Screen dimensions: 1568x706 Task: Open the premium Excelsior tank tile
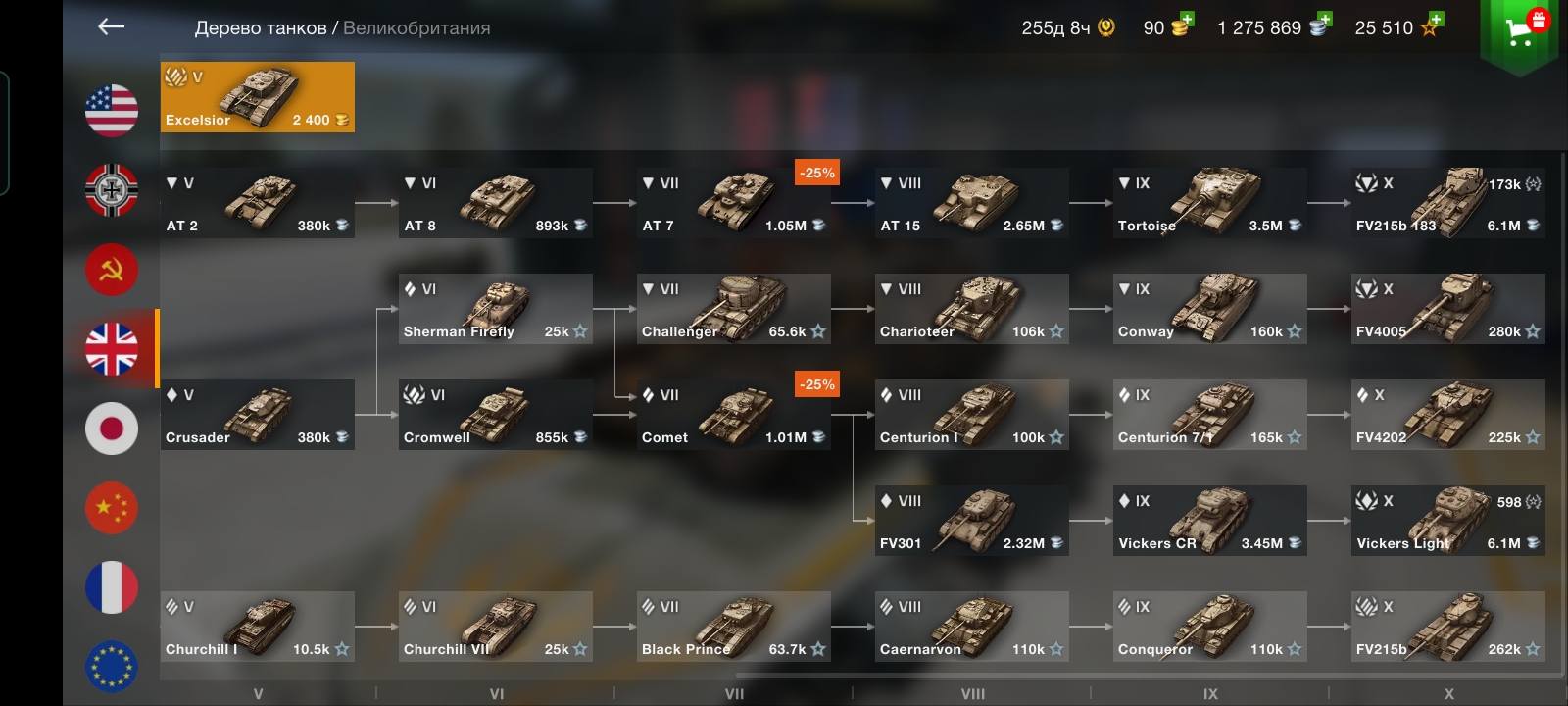click(x=258, y=97)
